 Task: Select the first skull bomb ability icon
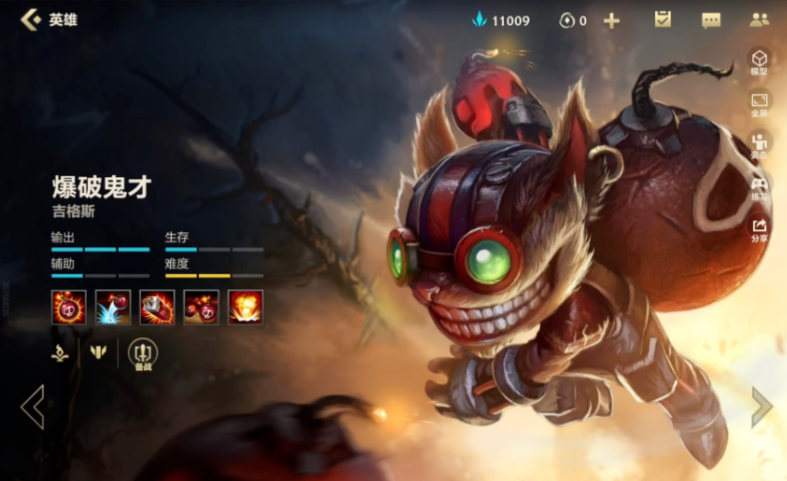tap(69, 307)
